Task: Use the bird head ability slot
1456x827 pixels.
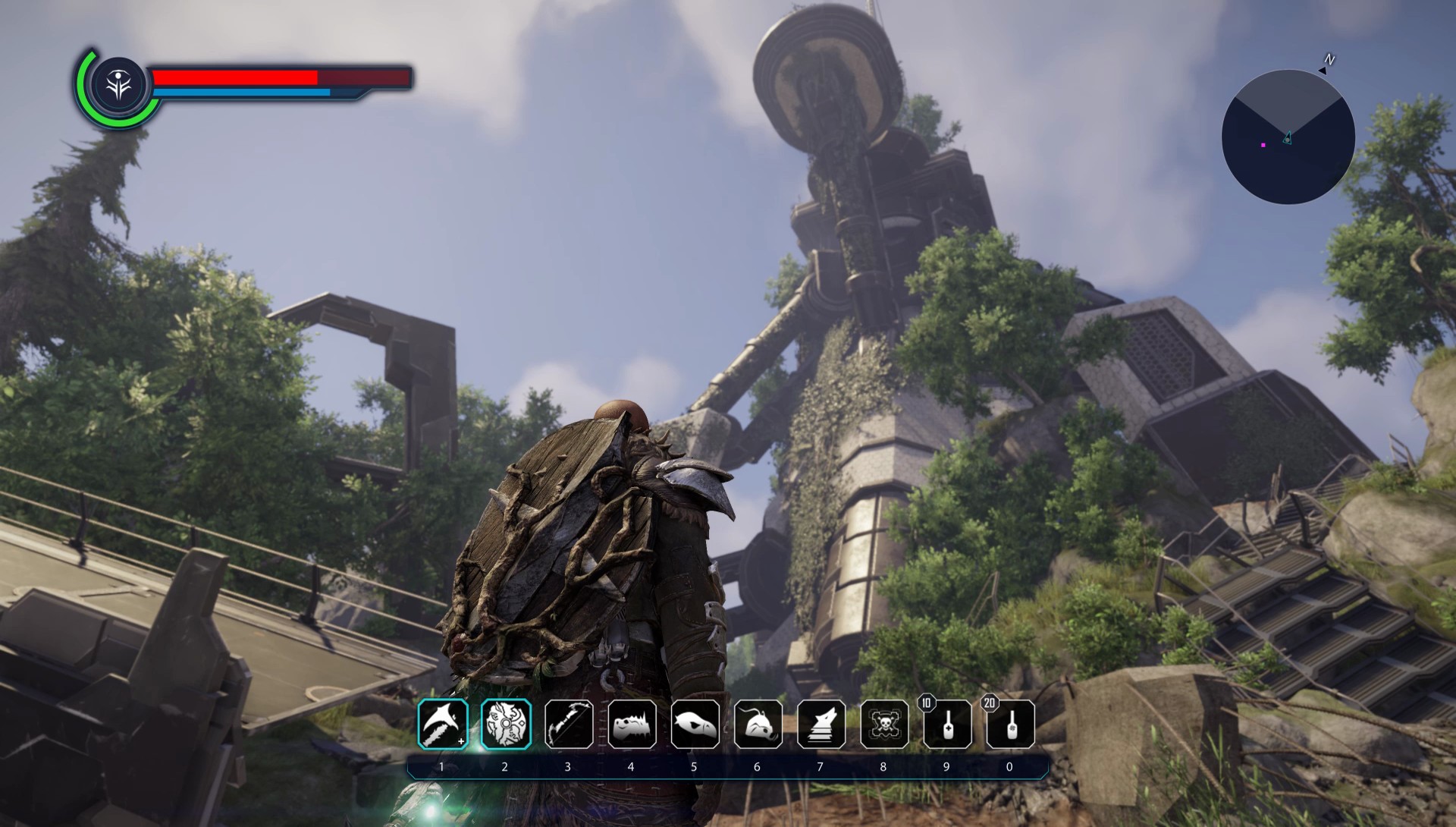Action: pyautogui.click(x=695, y=724)
